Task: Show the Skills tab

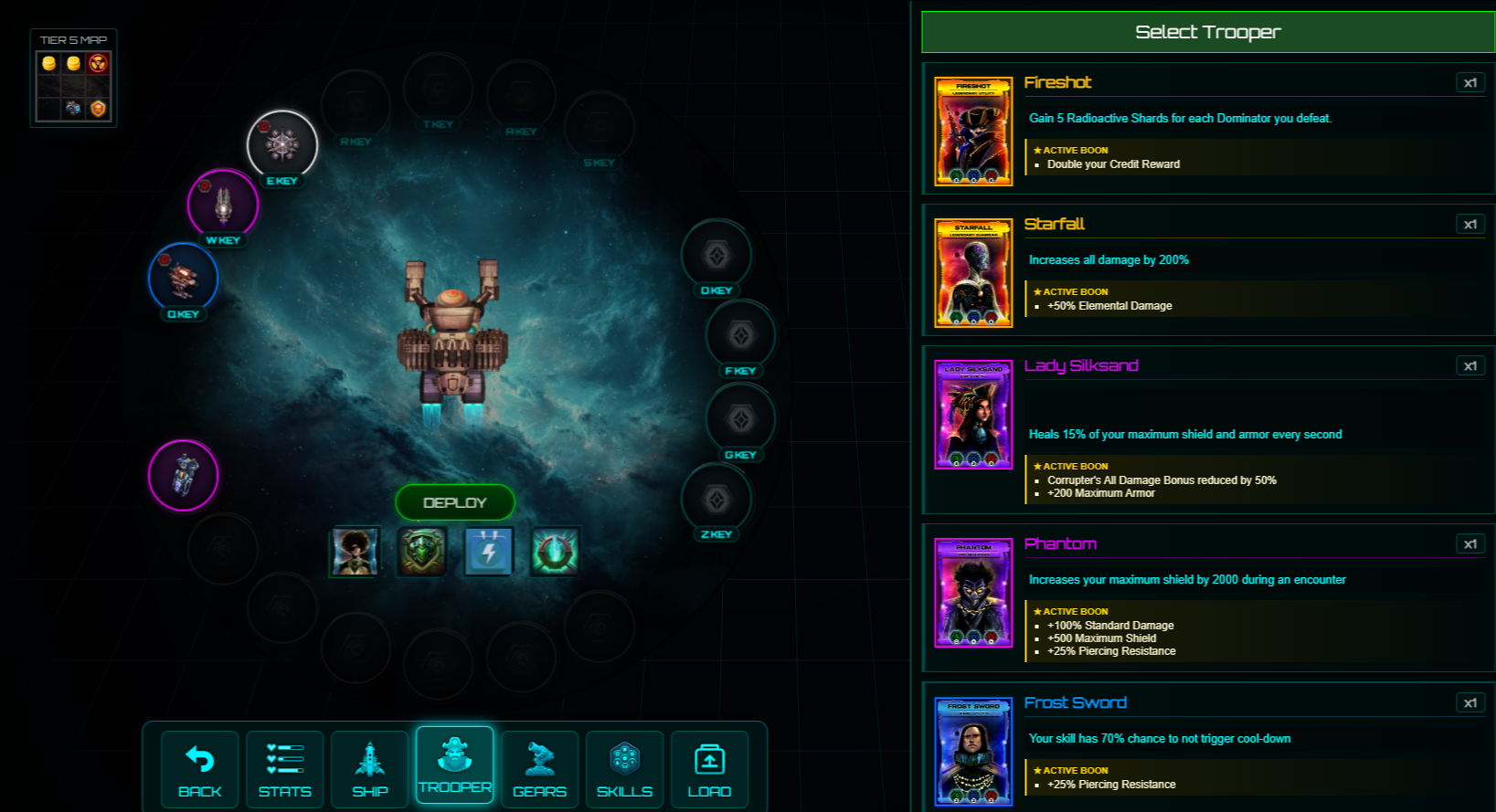Action: pyautogui.click(x=625, y=769)
